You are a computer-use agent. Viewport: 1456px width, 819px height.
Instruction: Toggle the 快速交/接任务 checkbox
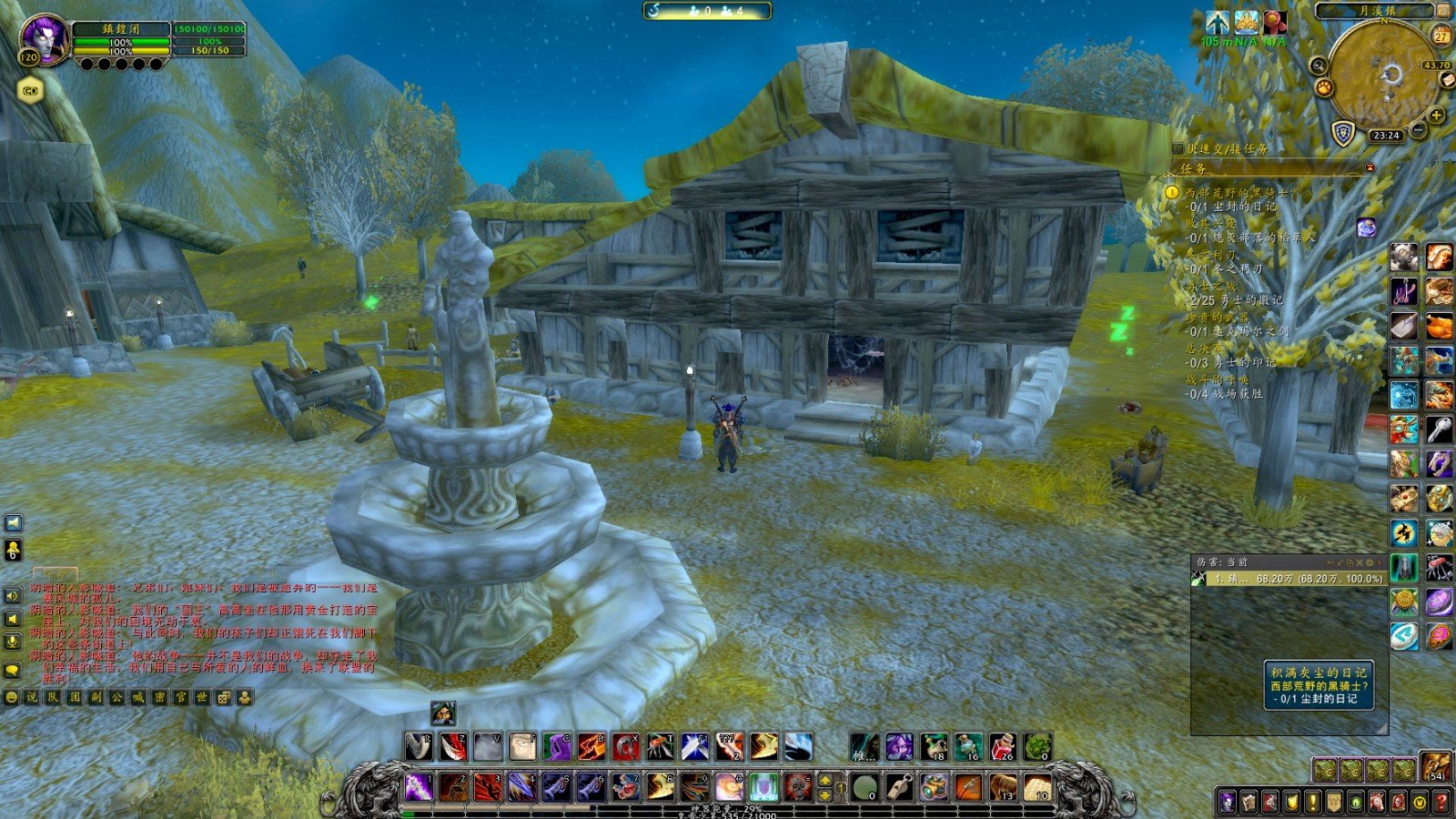coord(1178,148)
